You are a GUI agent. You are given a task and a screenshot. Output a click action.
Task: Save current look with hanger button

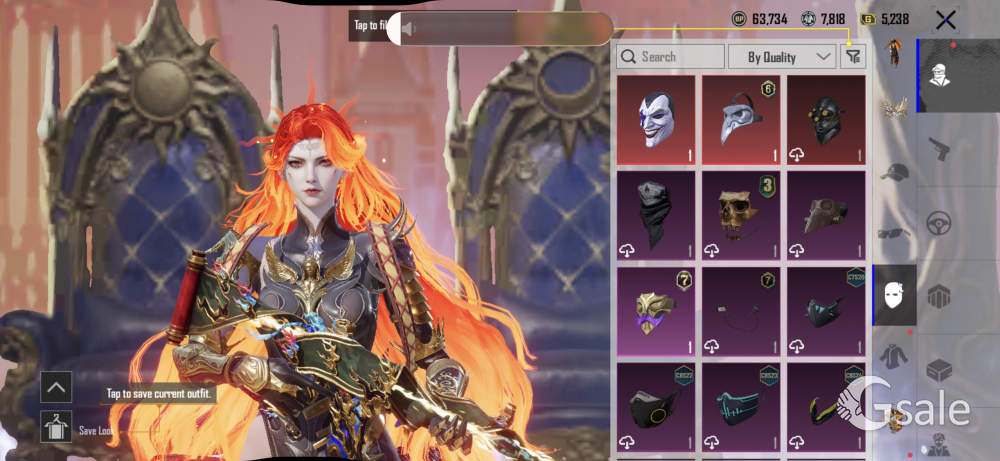pos(56,427)
